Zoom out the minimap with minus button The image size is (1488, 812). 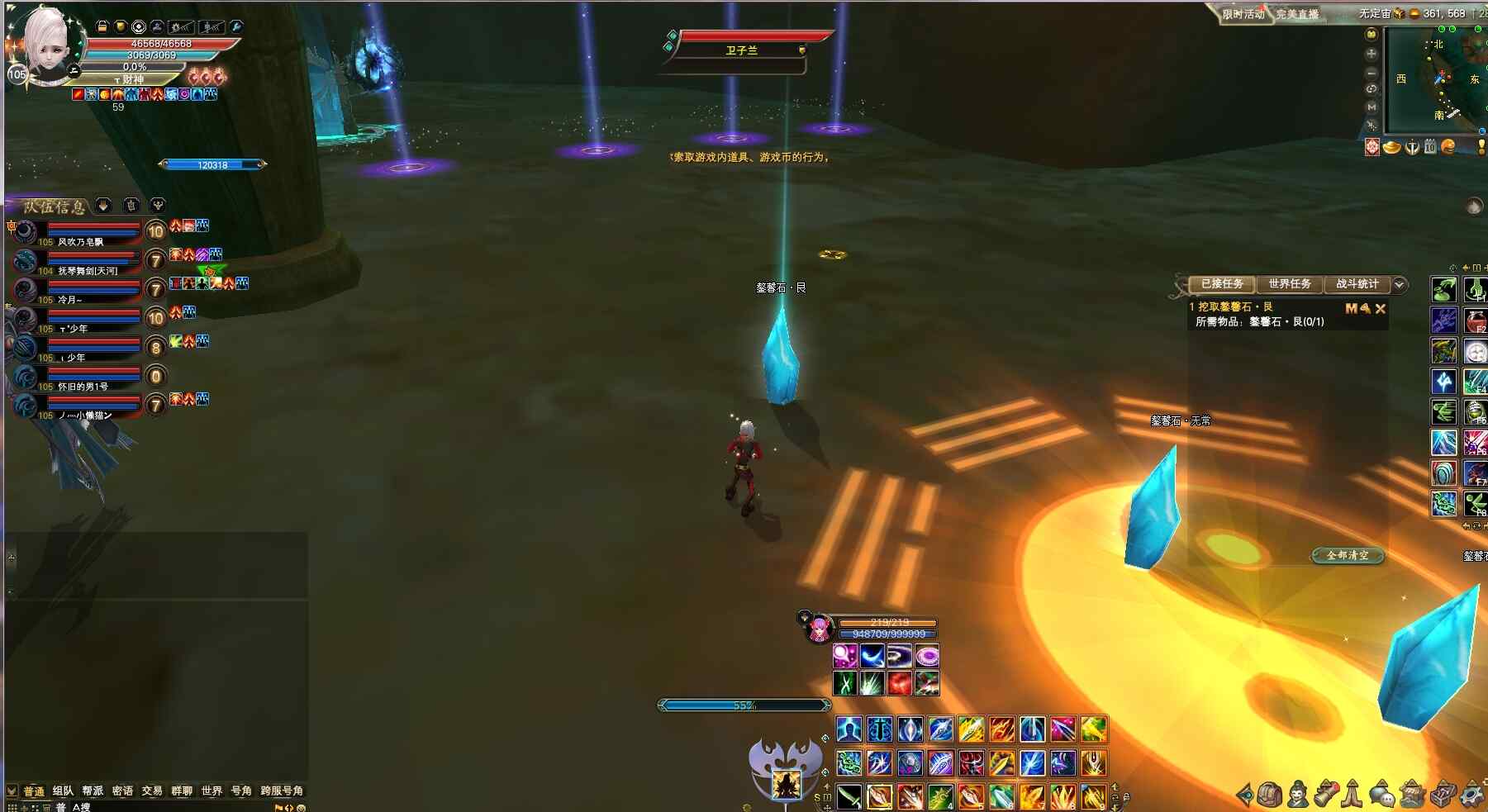(x=1372, y=72)
